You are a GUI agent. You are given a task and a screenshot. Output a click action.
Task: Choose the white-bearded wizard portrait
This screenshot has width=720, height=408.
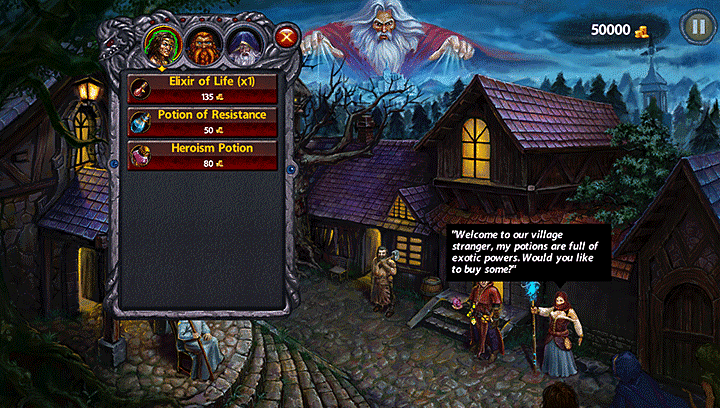pos(244,43)
